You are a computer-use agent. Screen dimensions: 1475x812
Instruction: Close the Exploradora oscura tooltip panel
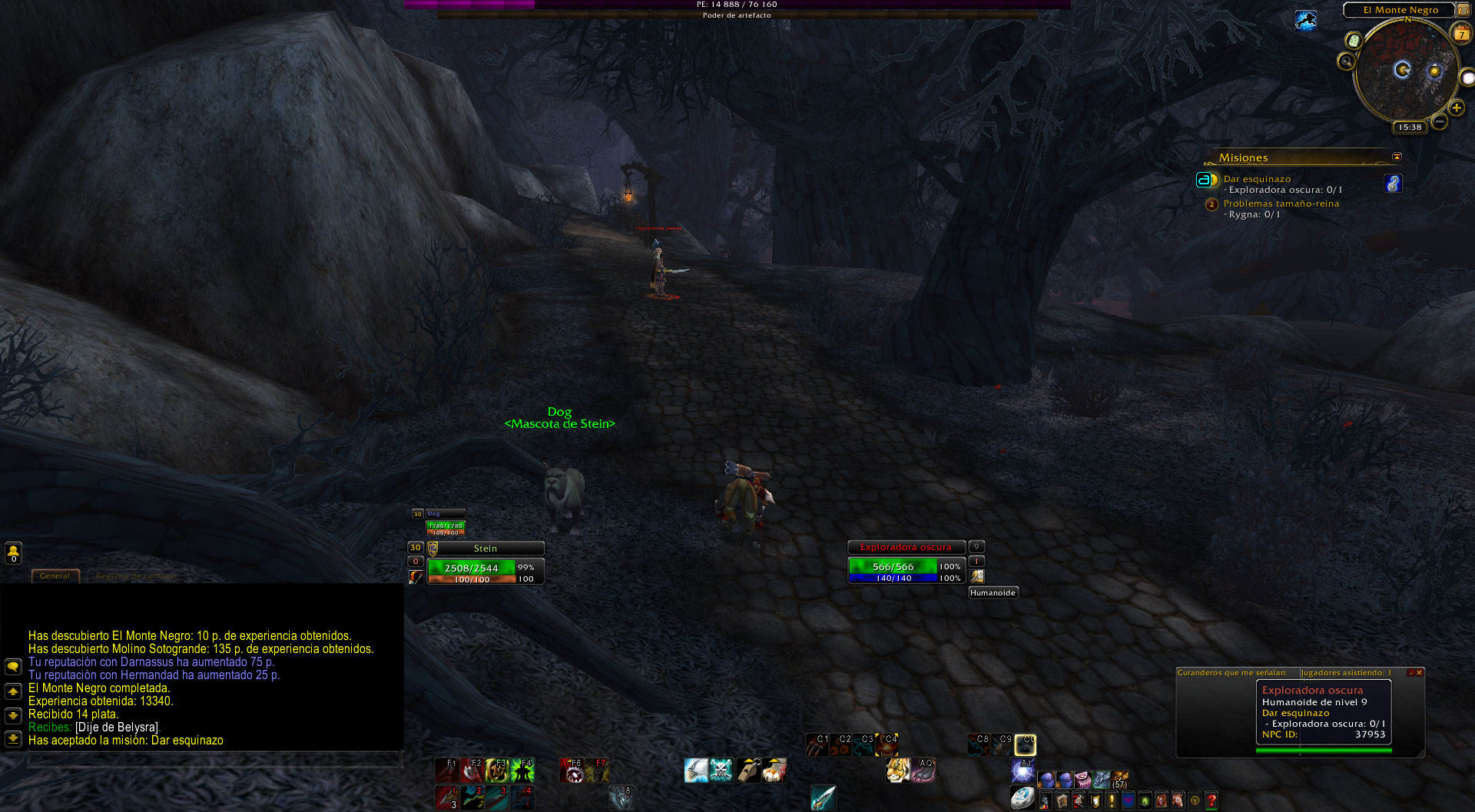click(1419, 673)
